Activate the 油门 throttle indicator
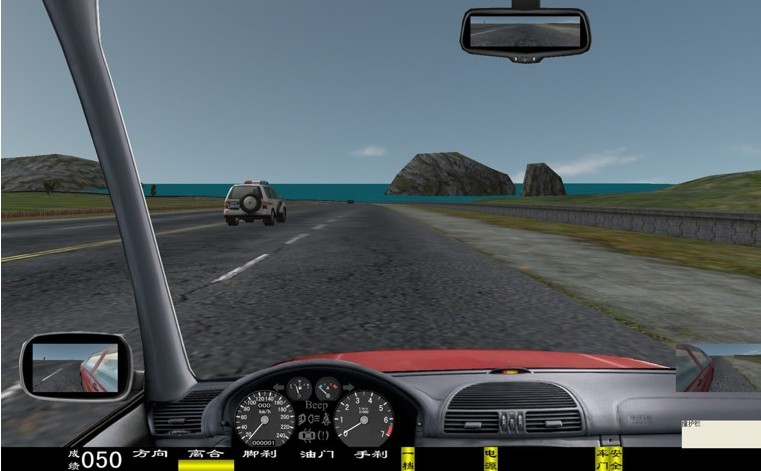The image size is (761, 471). [315, 455]
